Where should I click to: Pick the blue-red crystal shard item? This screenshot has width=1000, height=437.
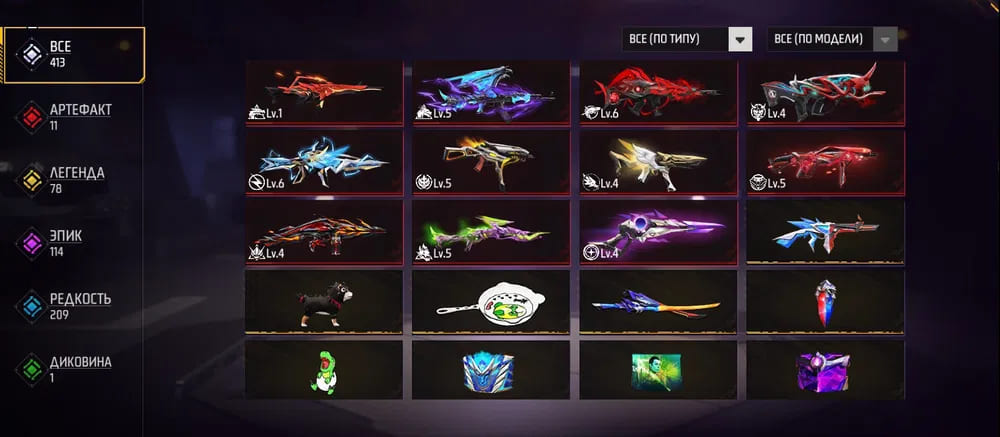[x=825, y=301]
